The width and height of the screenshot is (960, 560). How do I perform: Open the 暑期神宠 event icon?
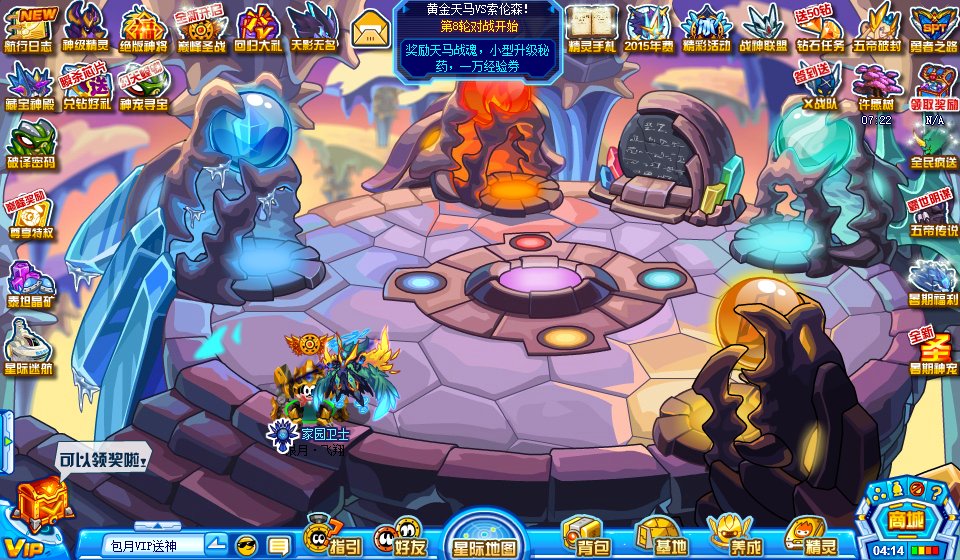[x=934, y=350]
